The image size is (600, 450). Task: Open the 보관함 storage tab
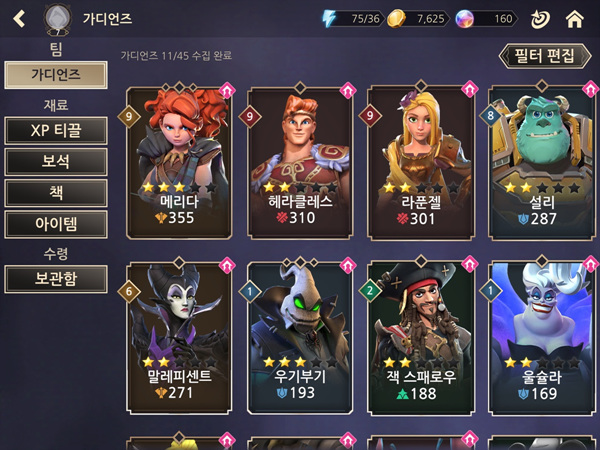pyautogui.click(x=55, y=278)
